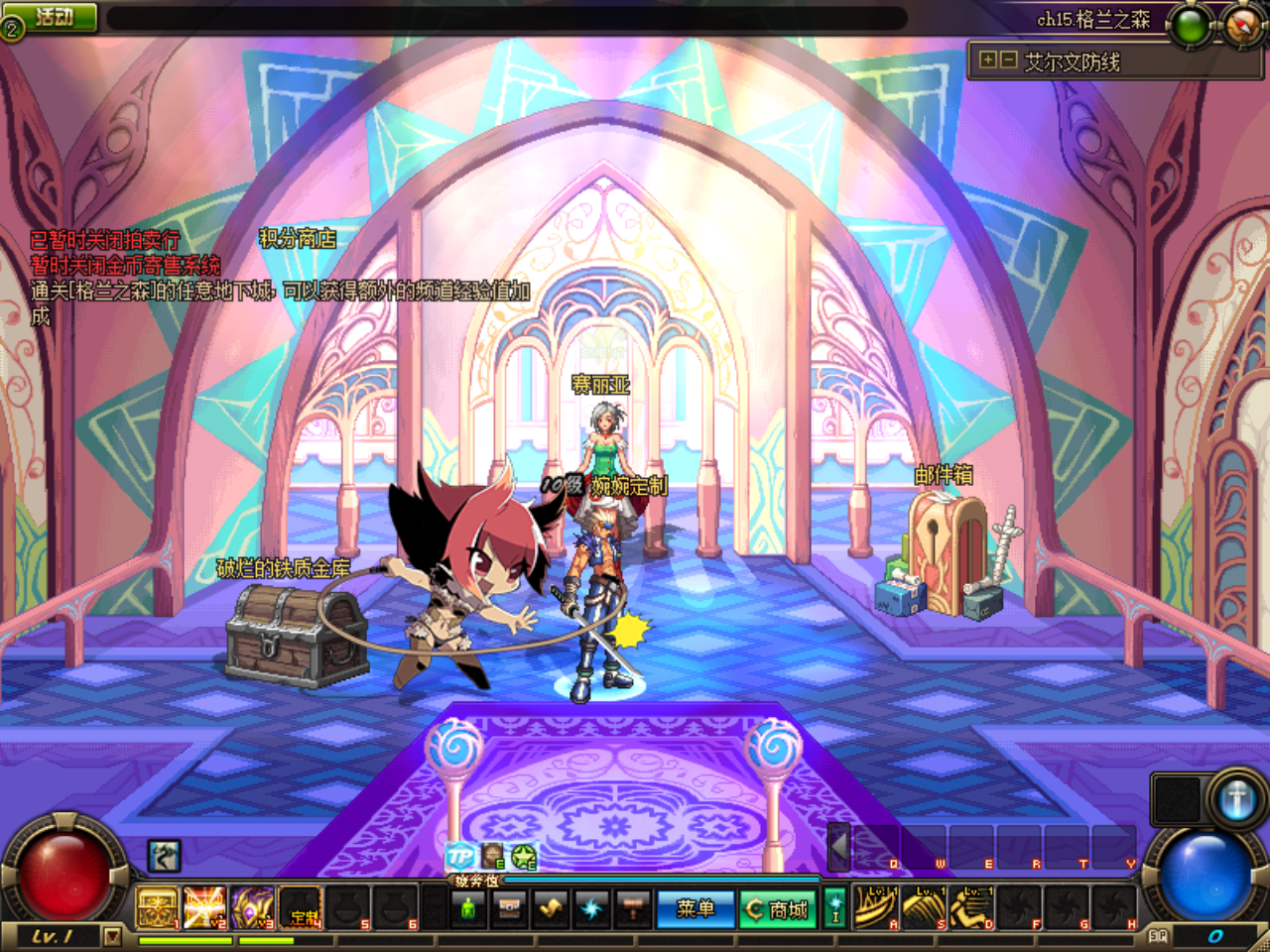
Task: Click the book buff icon marked E
Action: [489, 856]
